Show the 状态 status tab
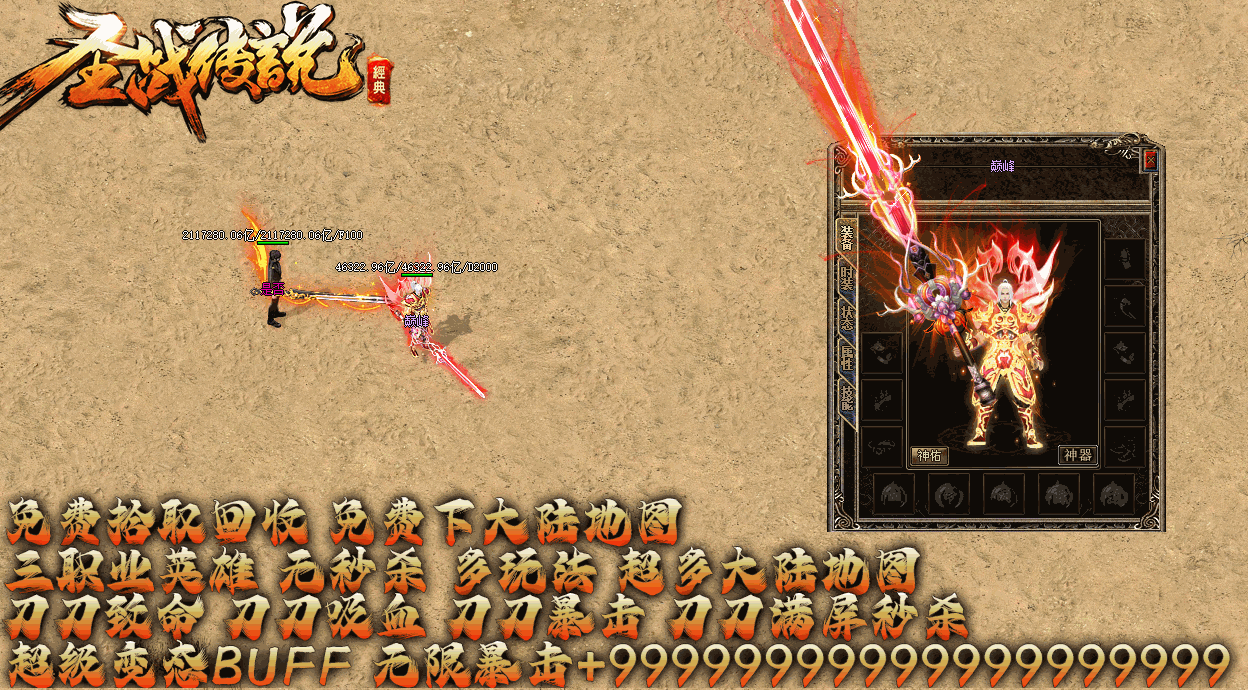Viewport: 1248px width, 690px height. coord(847,316)
